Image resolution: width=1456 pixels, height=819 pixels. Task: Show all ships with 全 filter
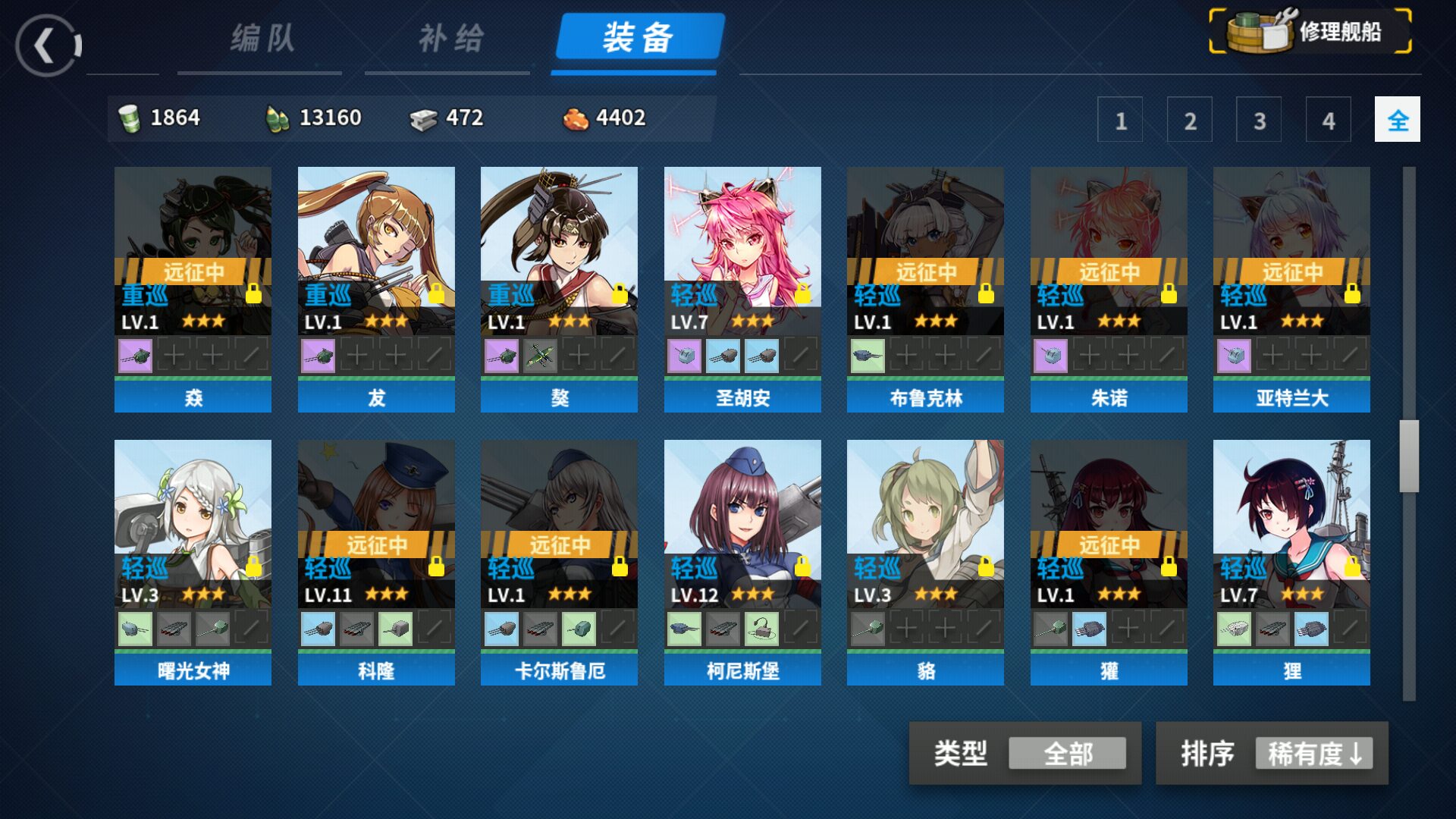click(1397, 120)
